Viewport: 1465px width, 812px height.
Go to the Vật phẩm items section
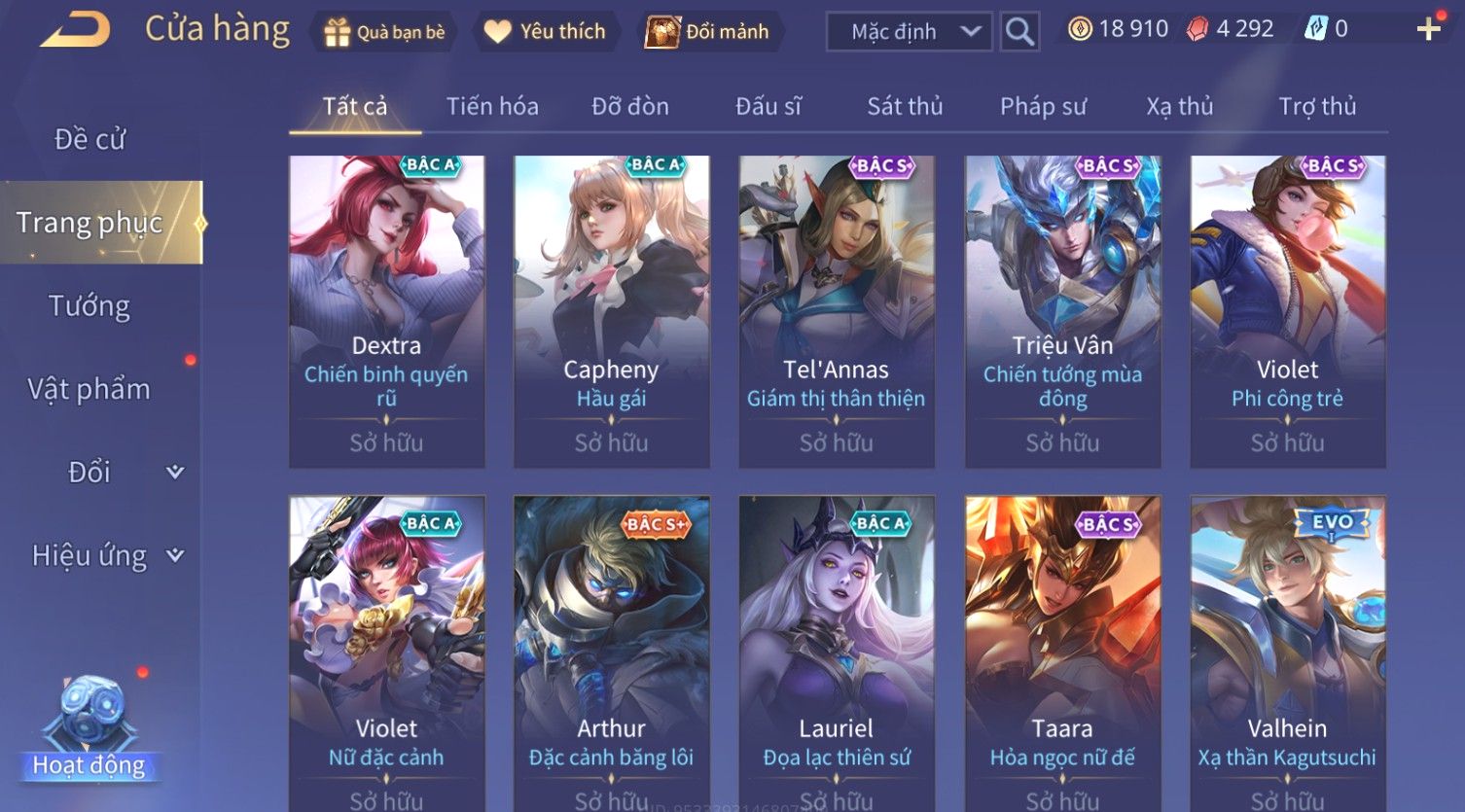coord(89,389)
